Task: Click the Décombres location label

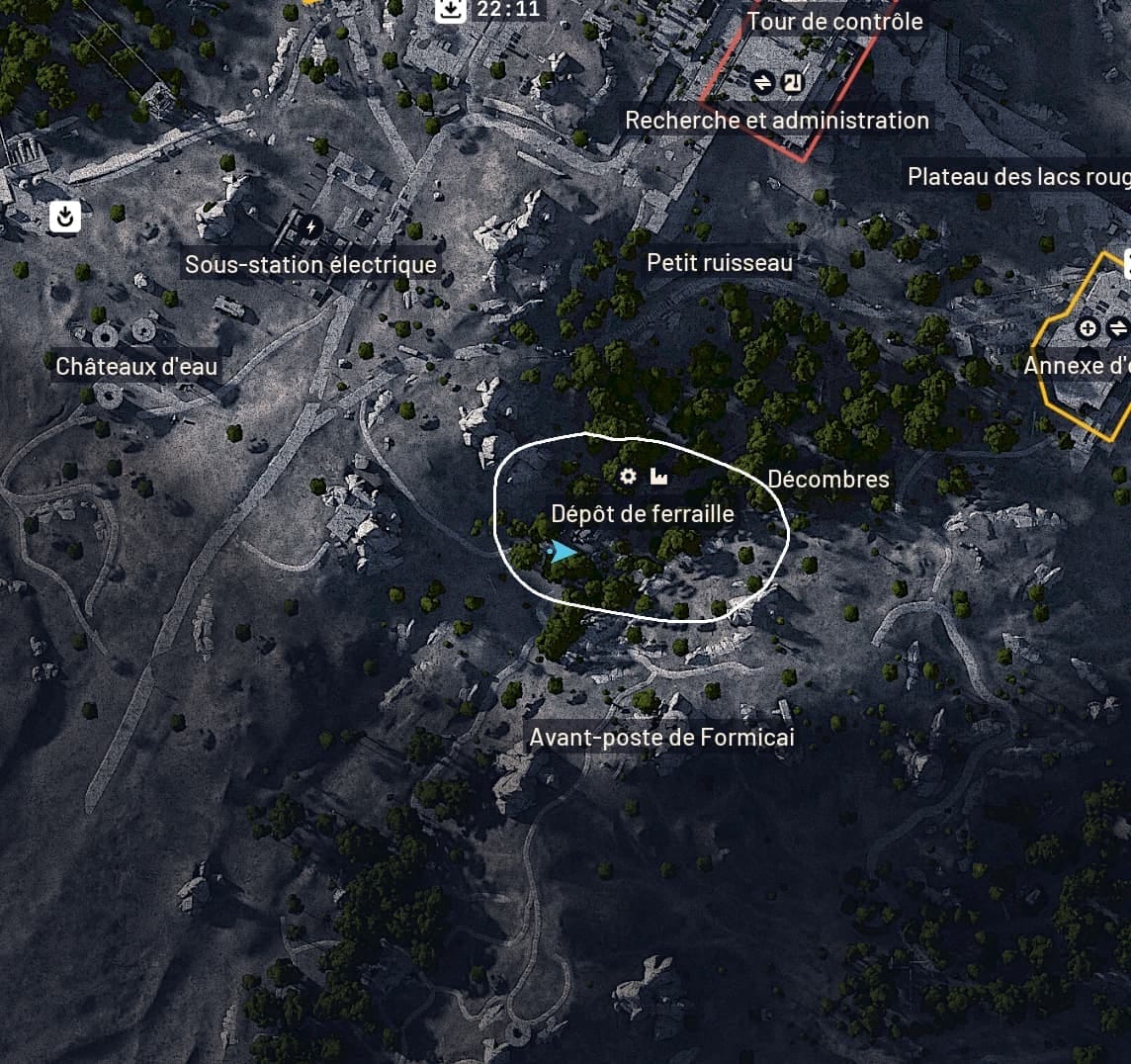Action: (x=828, y=480)
